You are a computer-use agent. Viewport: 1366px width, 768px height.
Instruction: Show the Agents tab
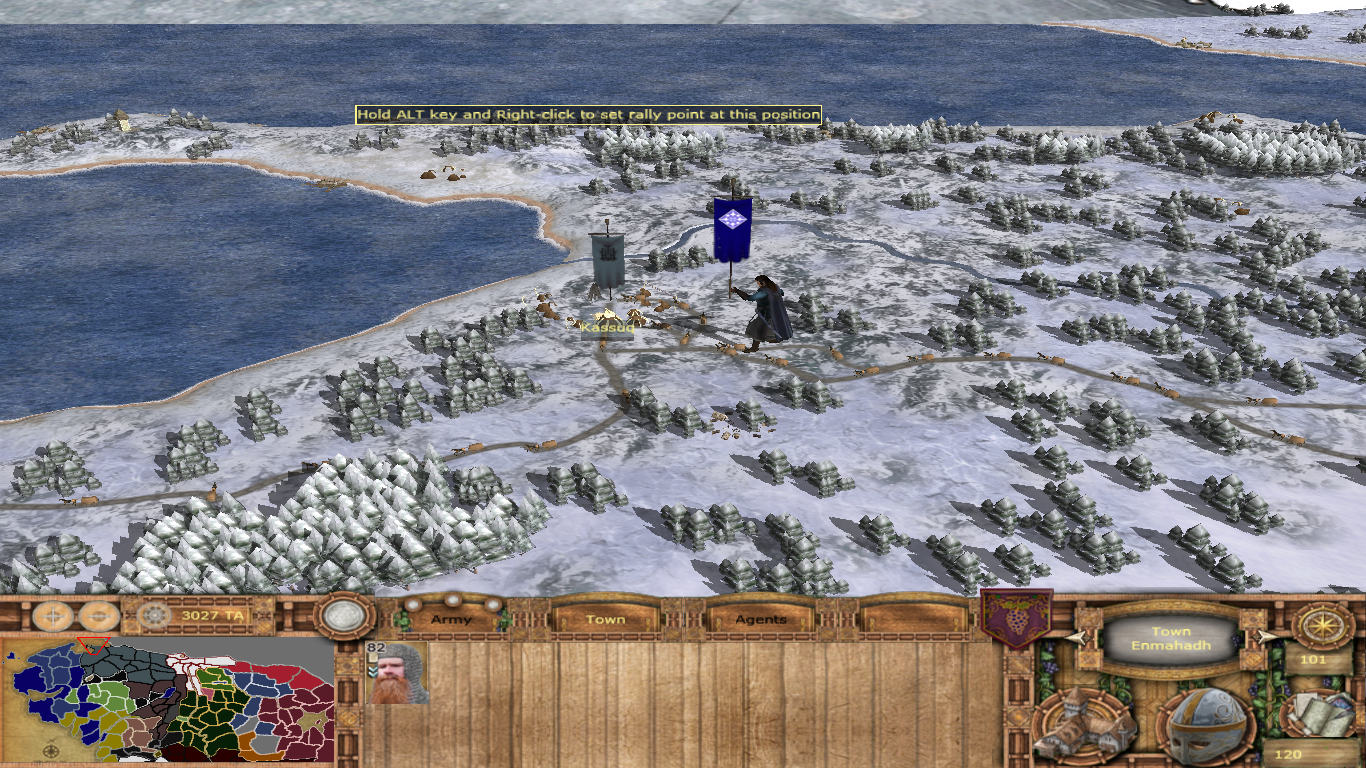click(x=761, y=620)
